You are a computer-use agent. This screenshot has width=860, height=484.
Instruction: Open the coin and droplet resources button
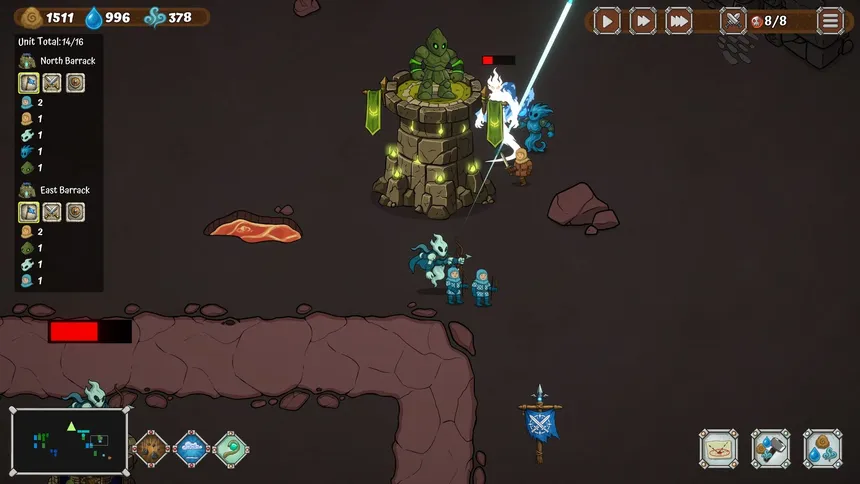[x=822, y=449]
